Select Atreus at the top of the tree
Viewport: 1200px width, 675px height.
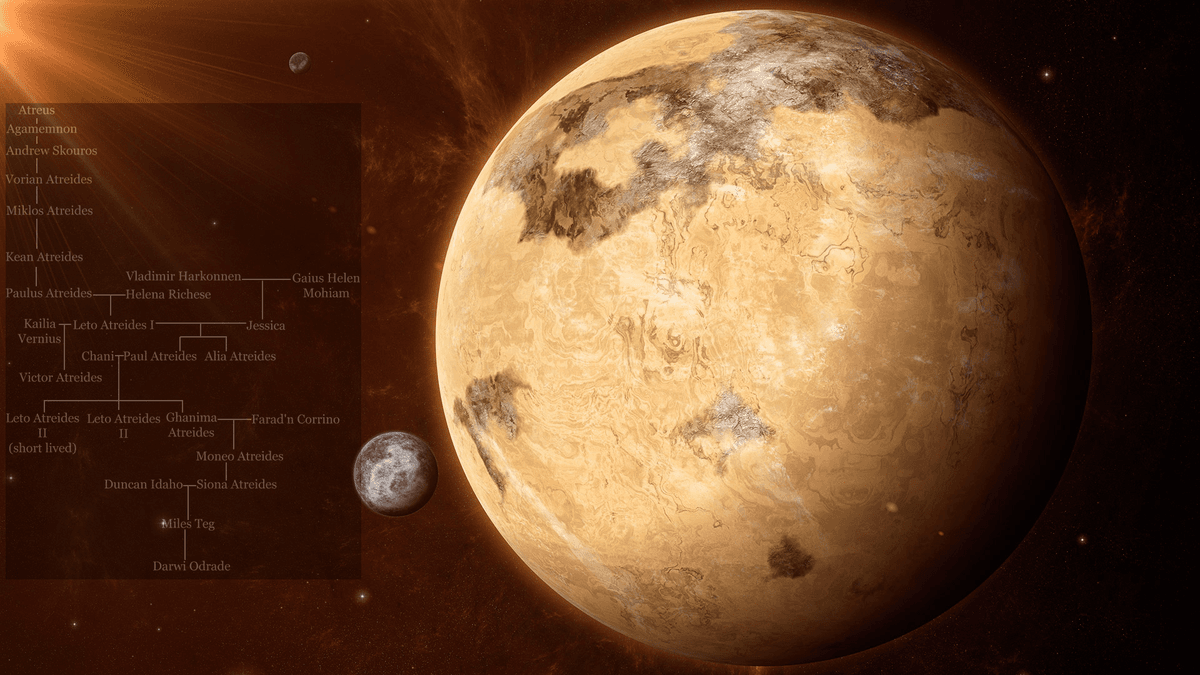36,110
